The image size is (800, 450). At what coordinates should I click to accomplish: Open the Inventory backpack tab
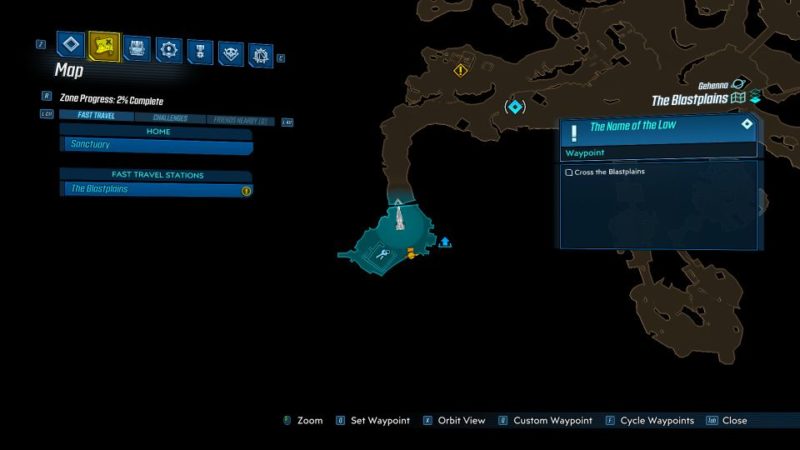[x=137, y=47]
